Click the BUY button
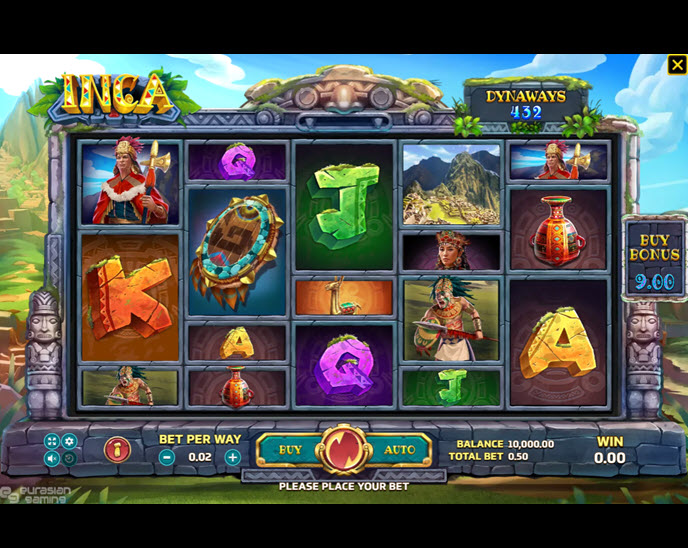The image size is (688, 548). tap(289, 450)
